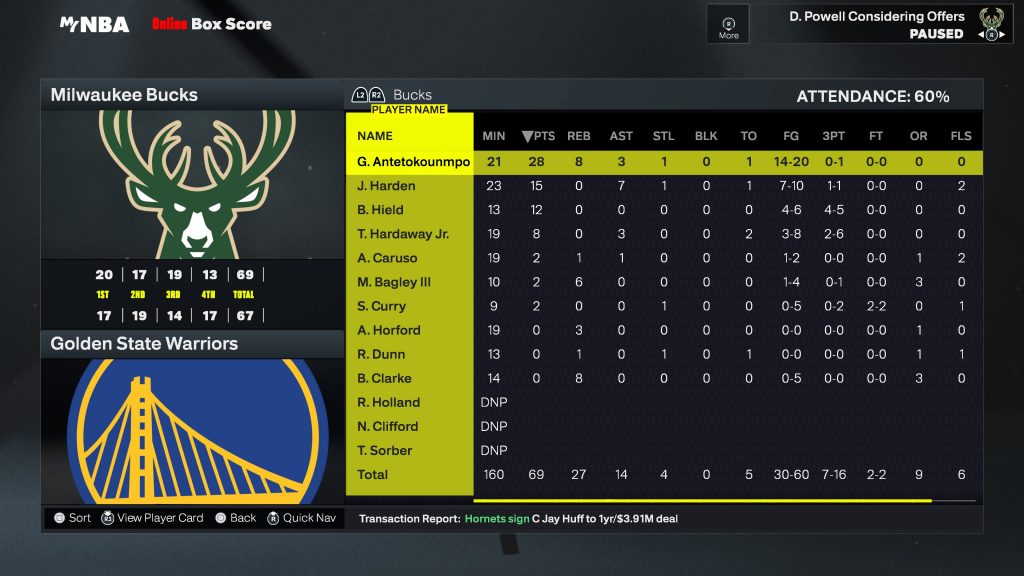Choose J. Harden in the player list

[386, 186]
